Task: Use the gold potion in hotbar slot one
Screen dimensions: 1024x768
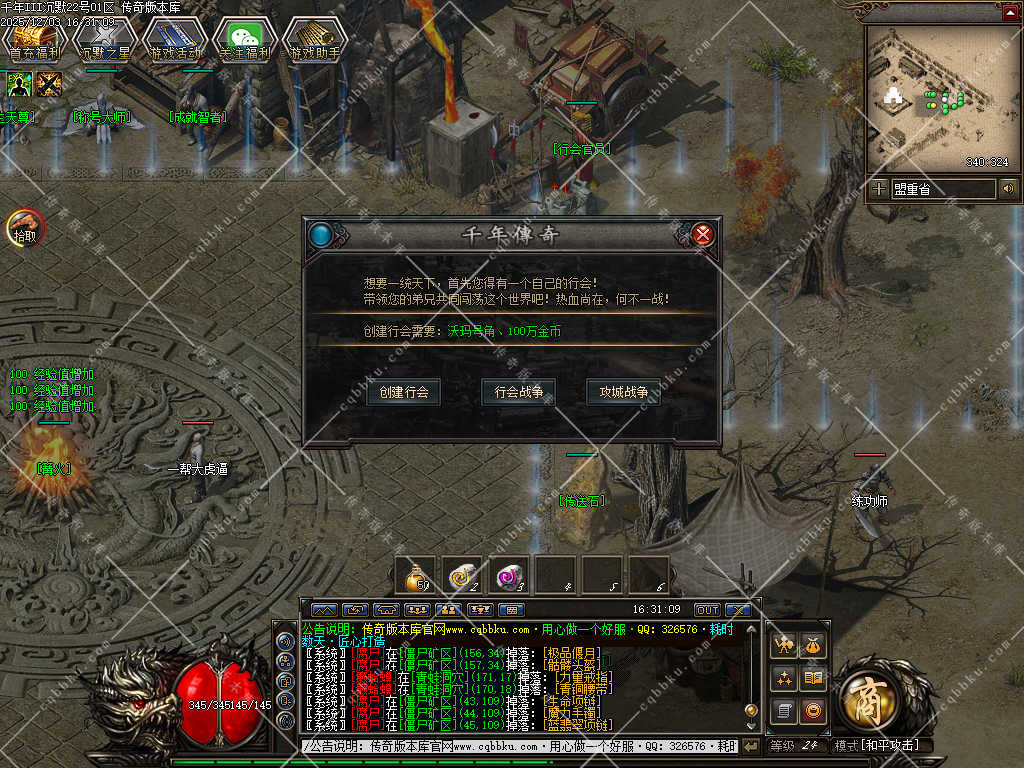Action: tap(415, 575)
